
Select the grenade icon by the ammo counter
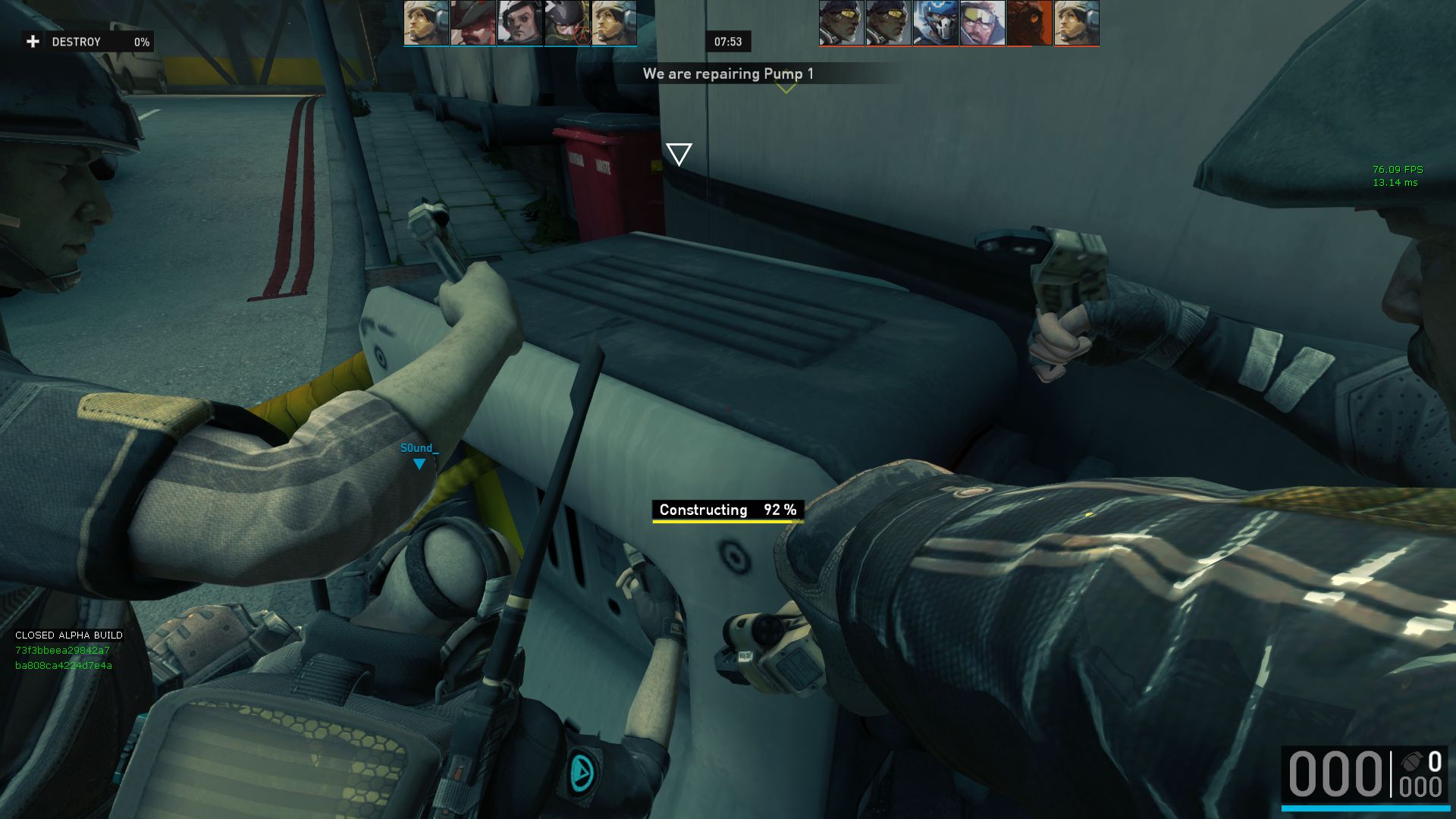coord(1410,761)
